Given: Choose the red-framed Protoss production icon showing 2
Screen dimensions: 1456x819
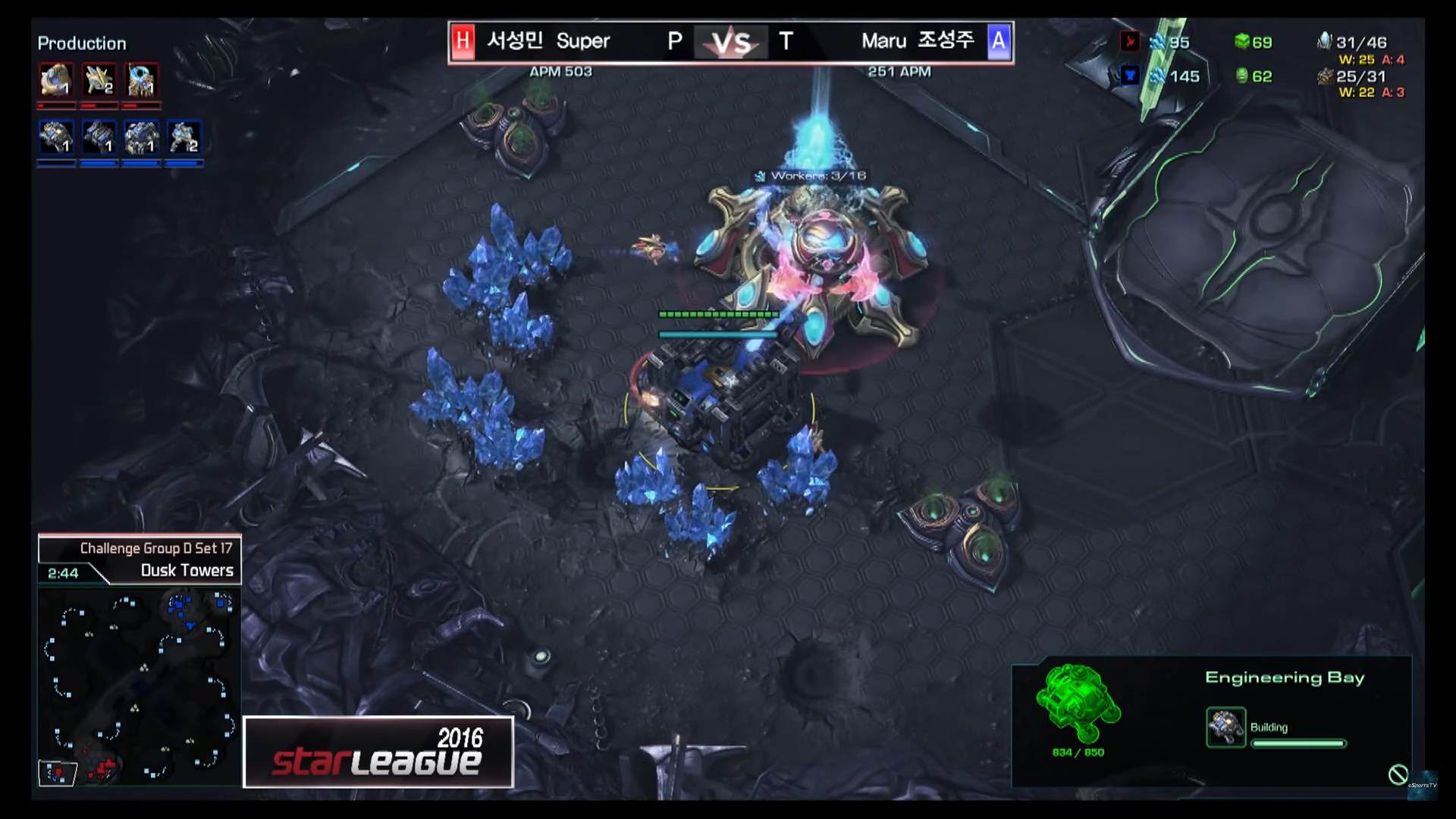Looking at the screenshot, I should point(99,80).
